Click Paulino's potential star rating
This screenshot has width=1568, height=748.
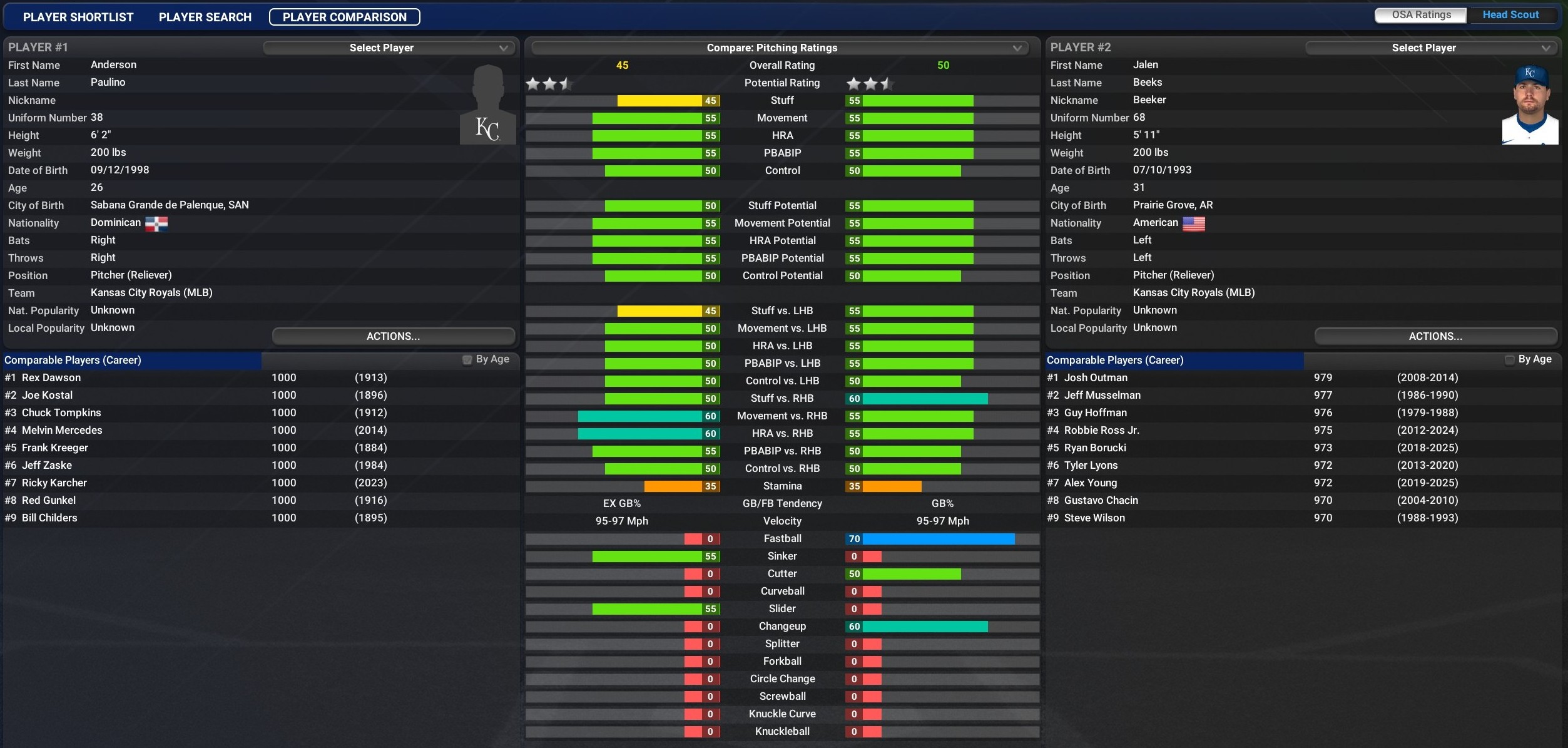coord(549,83)
